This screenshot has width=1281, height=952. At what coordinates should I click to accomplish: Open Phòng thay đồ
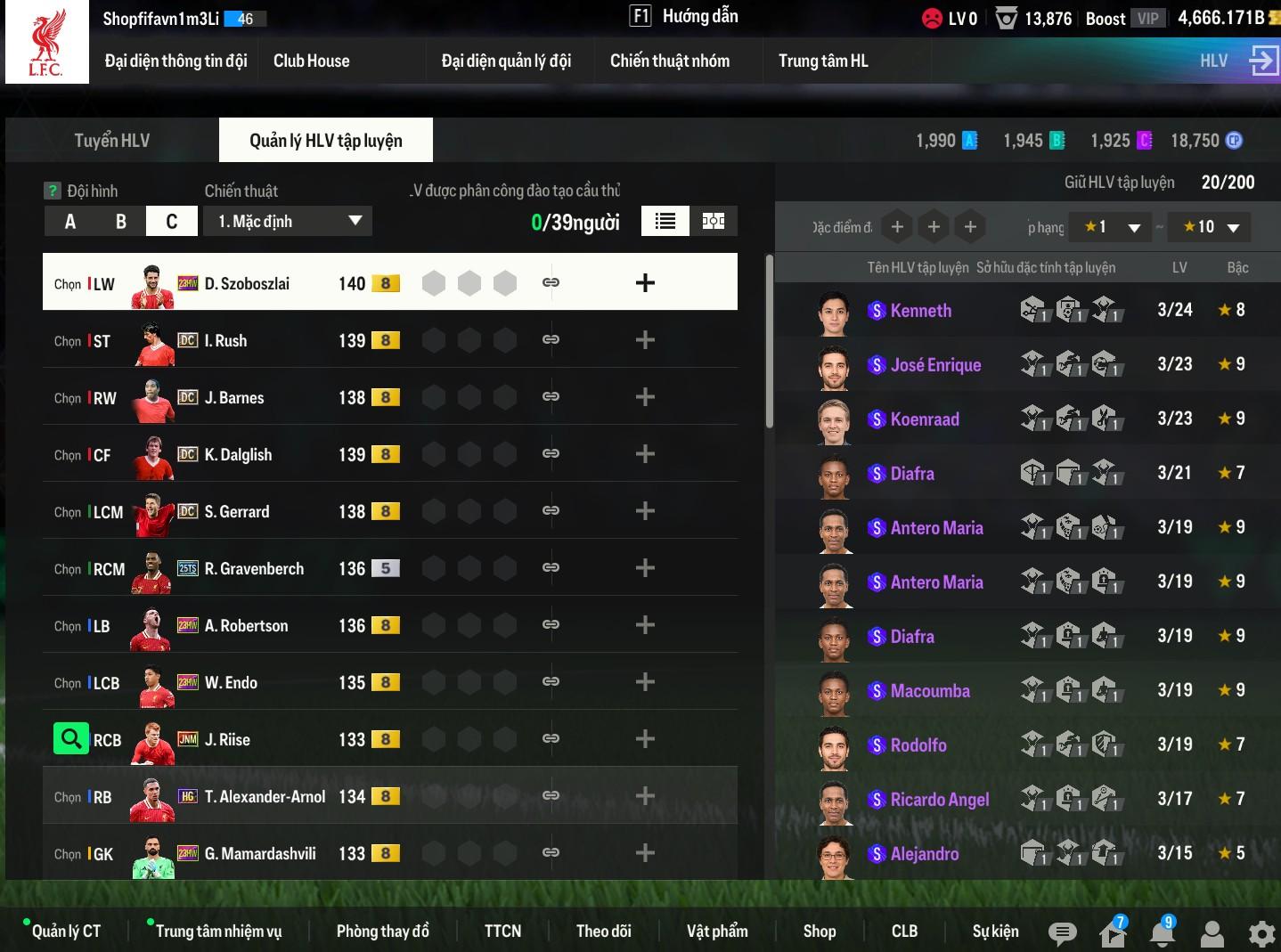382,931
